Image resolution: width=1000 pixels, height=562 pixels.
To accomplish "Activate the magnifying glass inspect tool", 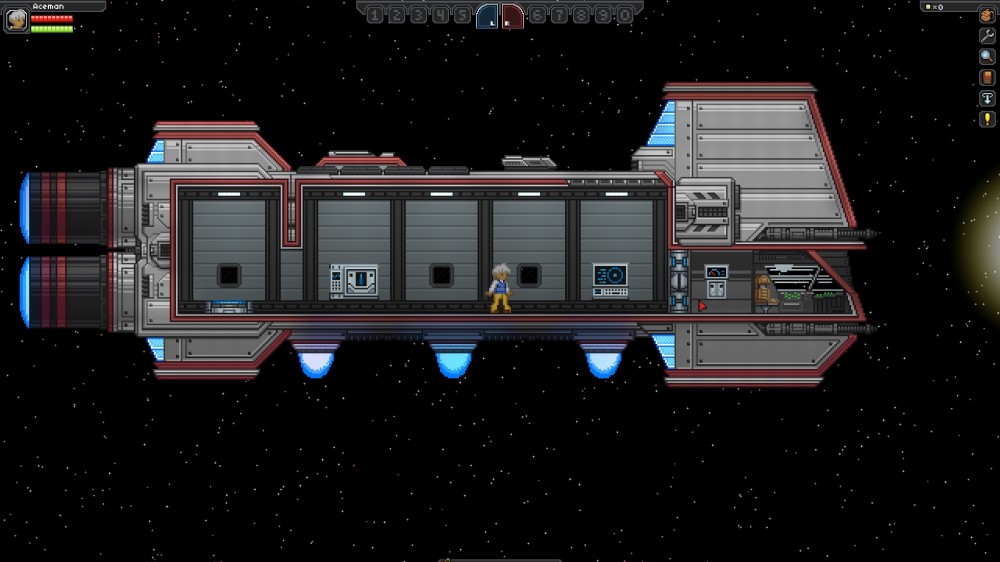I will (987, 56).
